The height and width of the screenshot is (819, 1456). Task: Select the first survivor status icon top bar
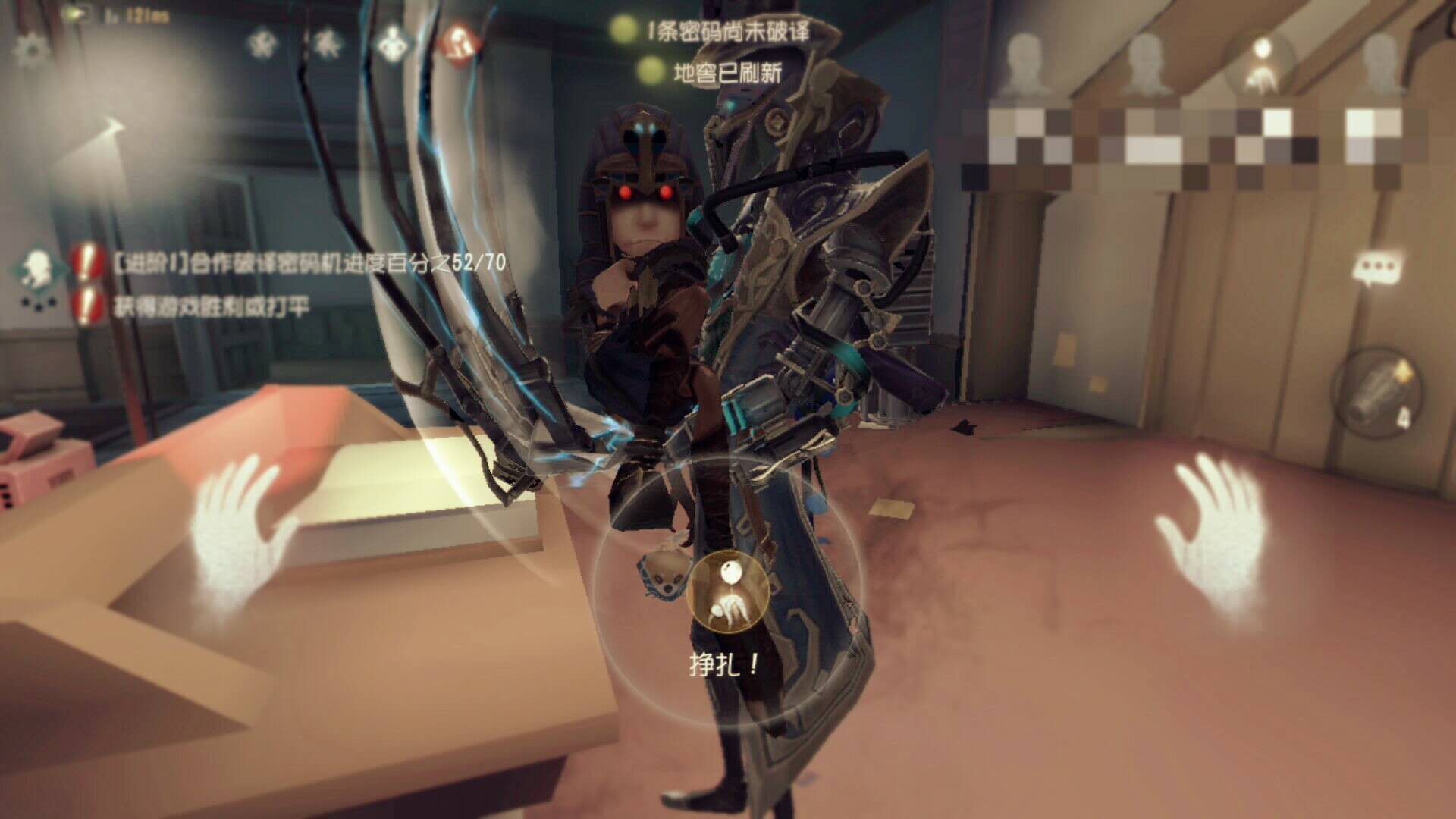coord(262,44)
